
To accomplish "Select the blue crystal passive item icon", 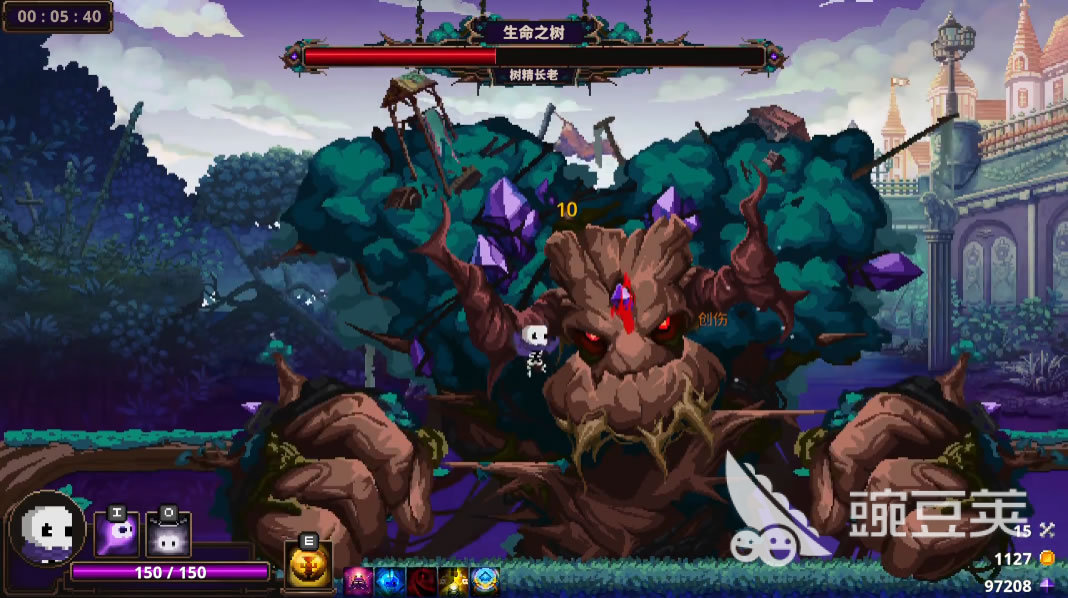I will pyautogui.click(x=391, y=581).
